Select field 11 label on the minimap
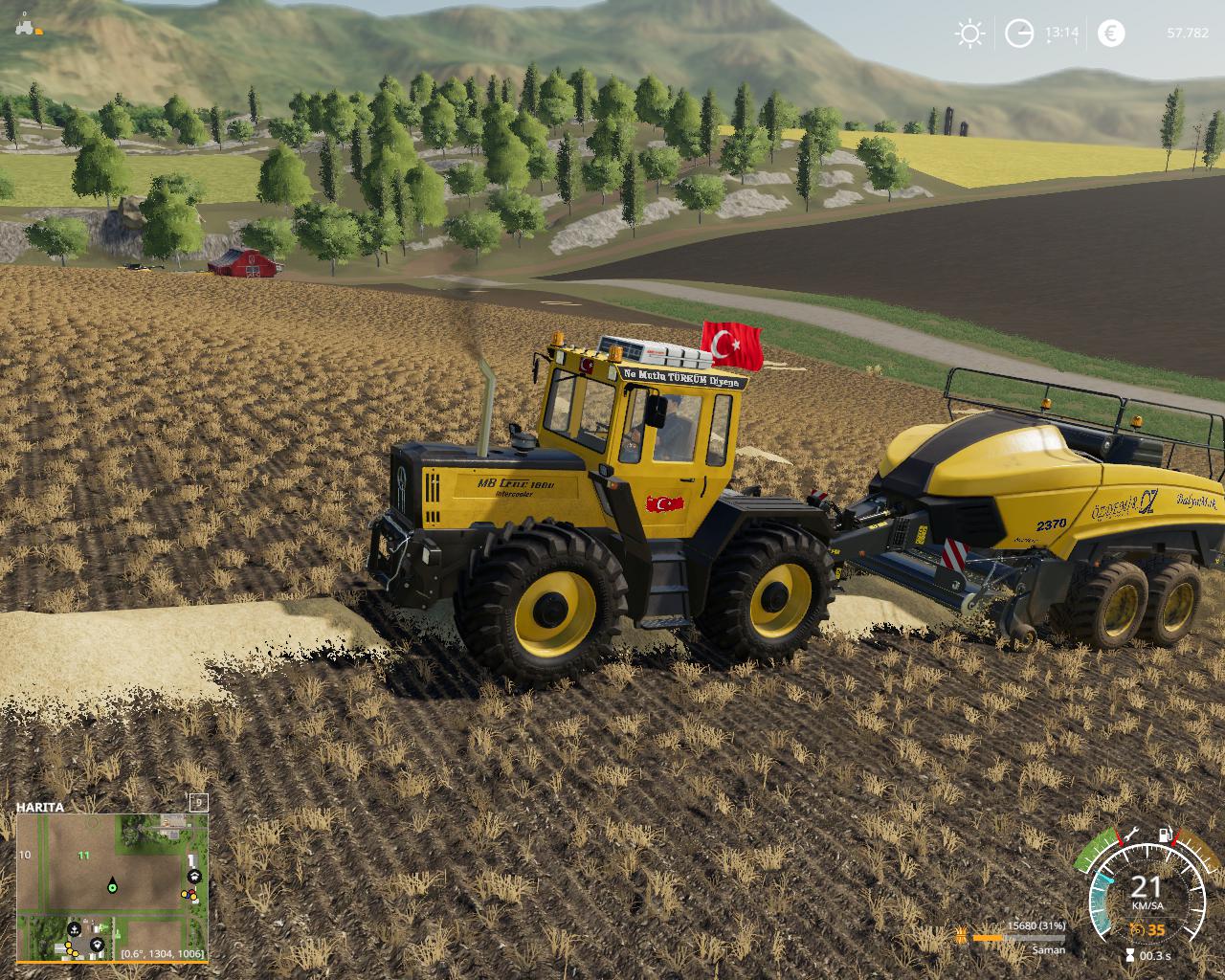1225x980 pixels. point(84,855)
